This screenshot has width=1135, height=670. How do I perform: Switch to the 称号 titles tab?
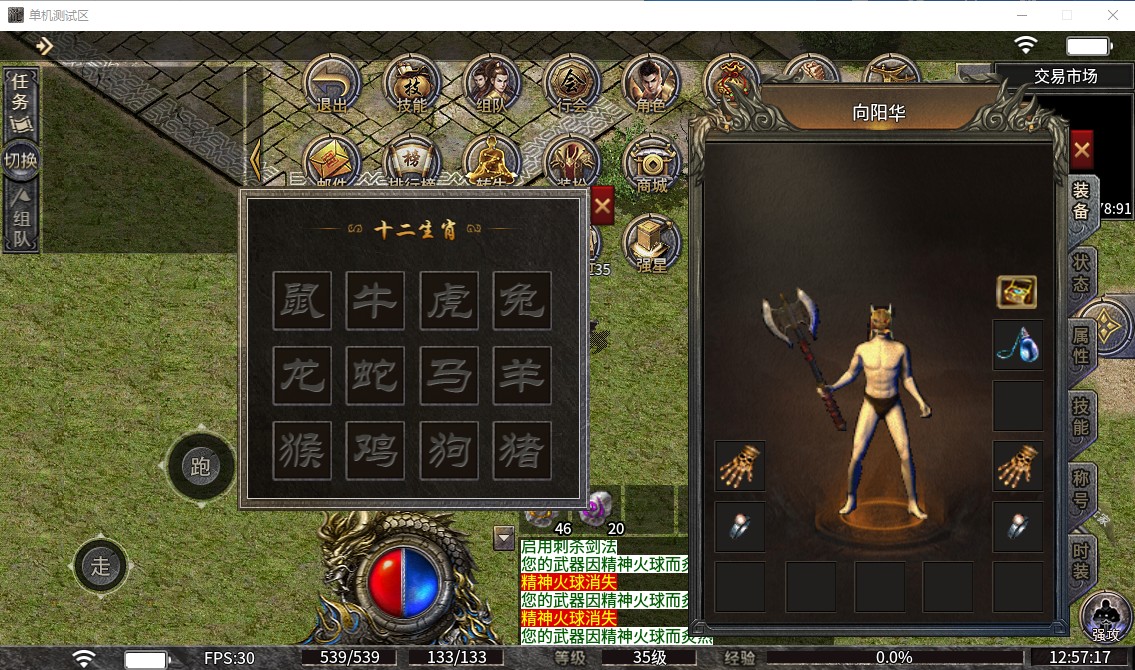pyautogui.click(x=1082, y=487)
